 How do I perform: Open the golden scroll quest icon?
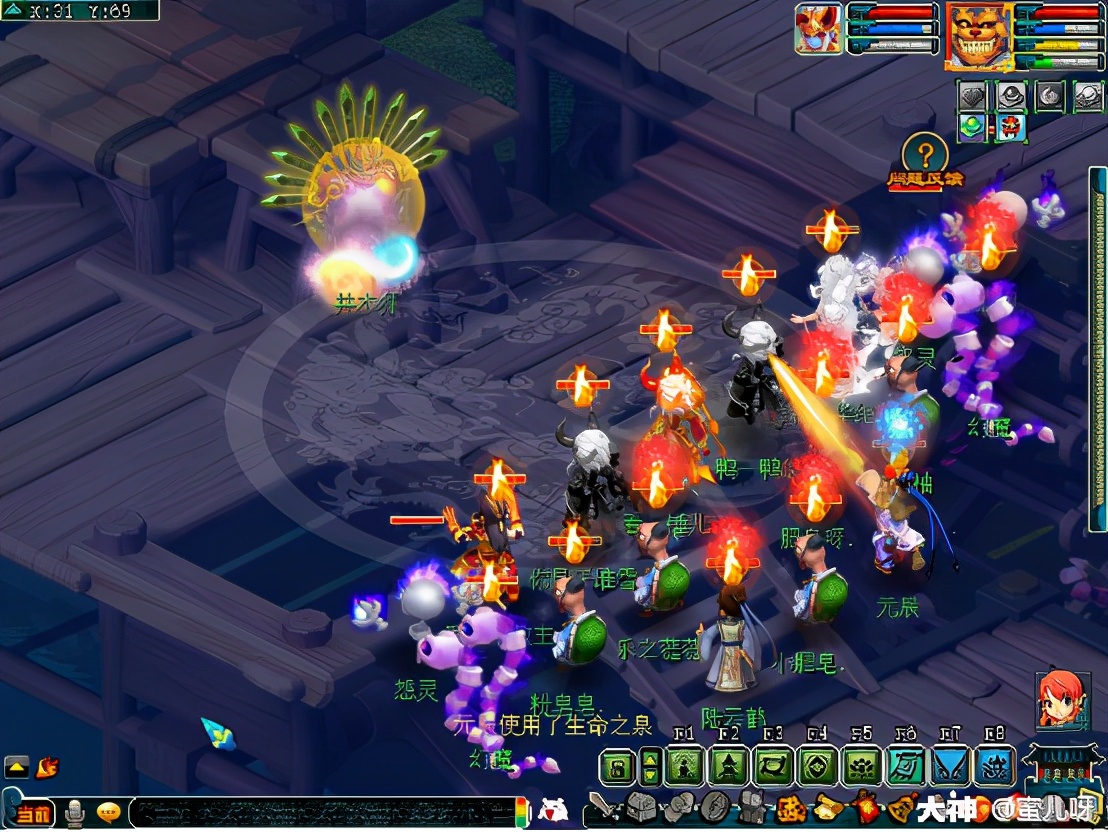[x=828, y=807]
